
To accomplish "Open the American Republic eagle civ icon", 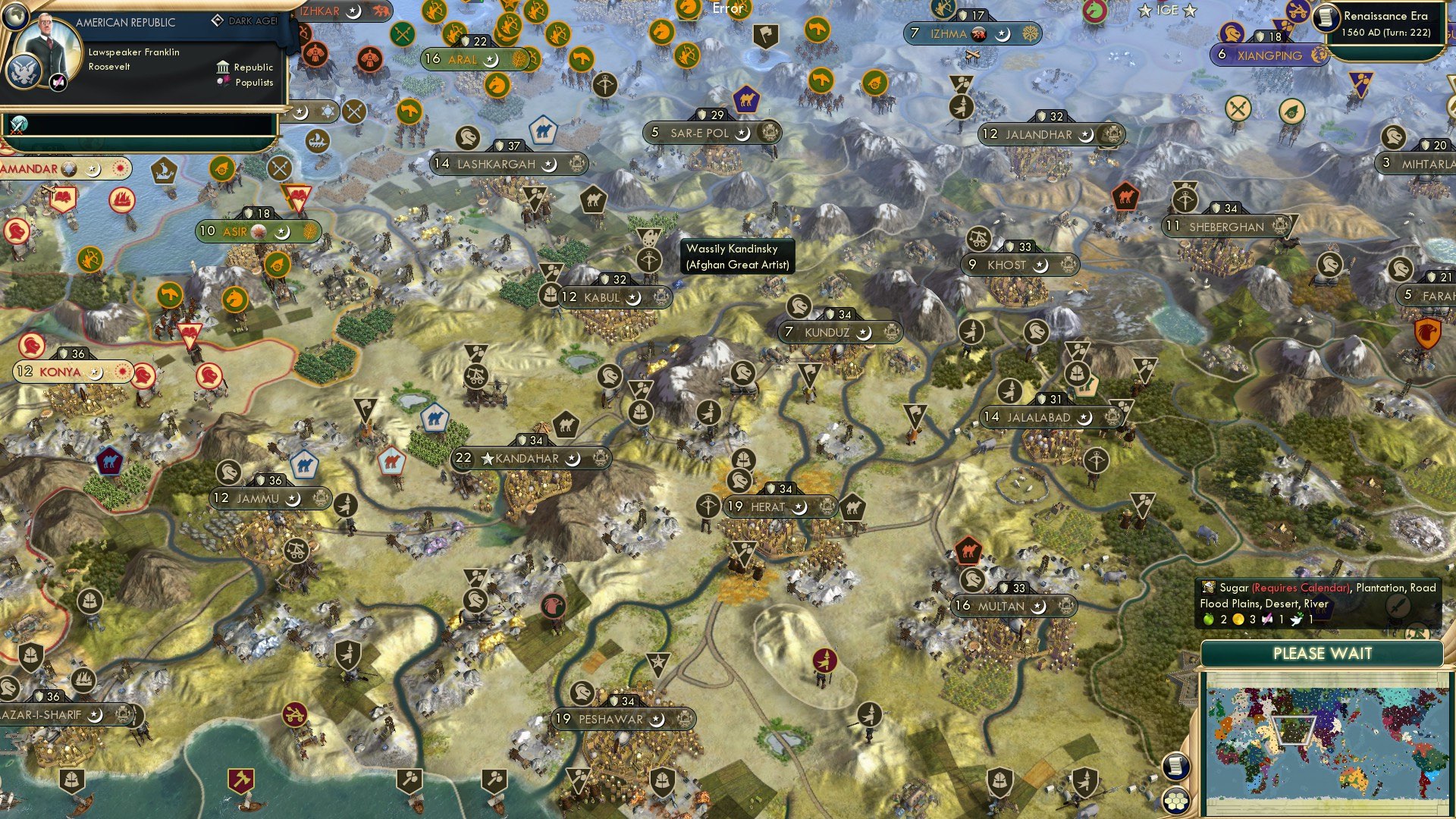I will (x=25, y=71).
